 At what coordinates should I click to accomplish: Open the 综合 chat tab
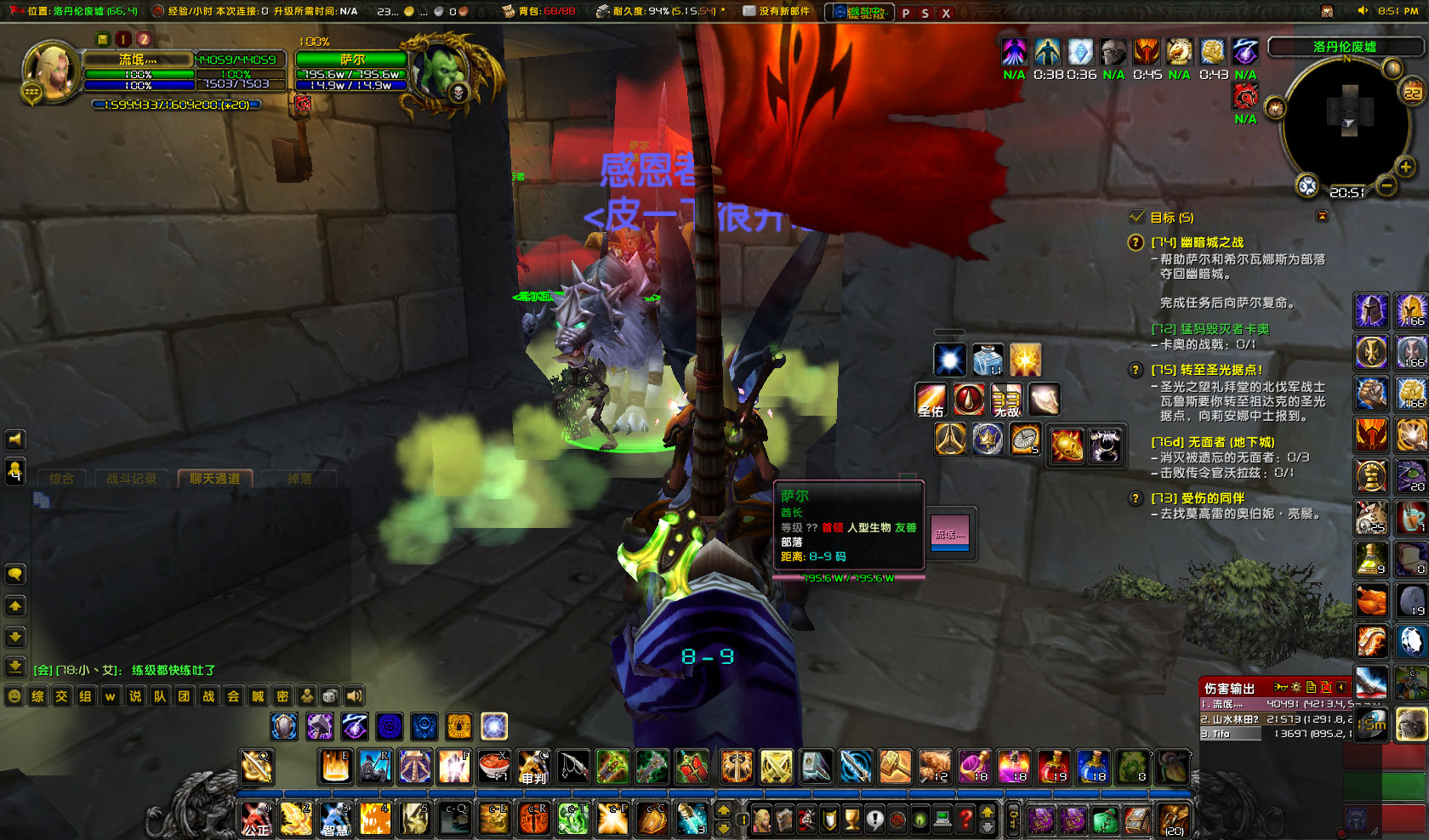pos(61,479)
